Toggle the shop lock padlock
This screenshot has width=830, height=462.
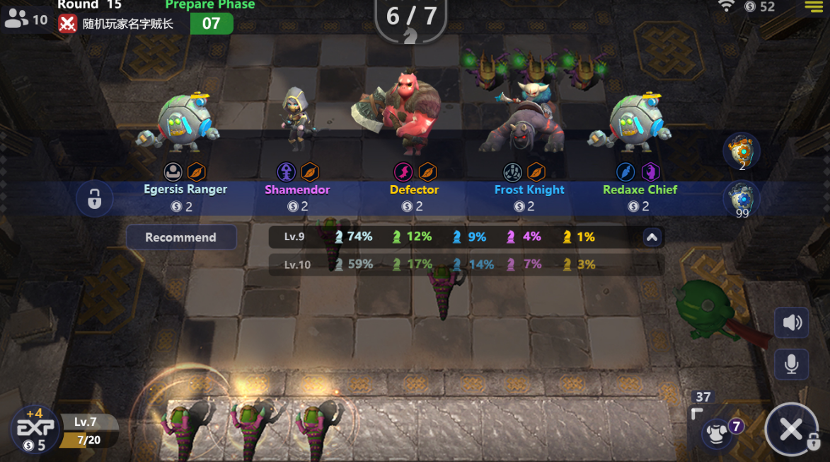(x=94, y=199)
